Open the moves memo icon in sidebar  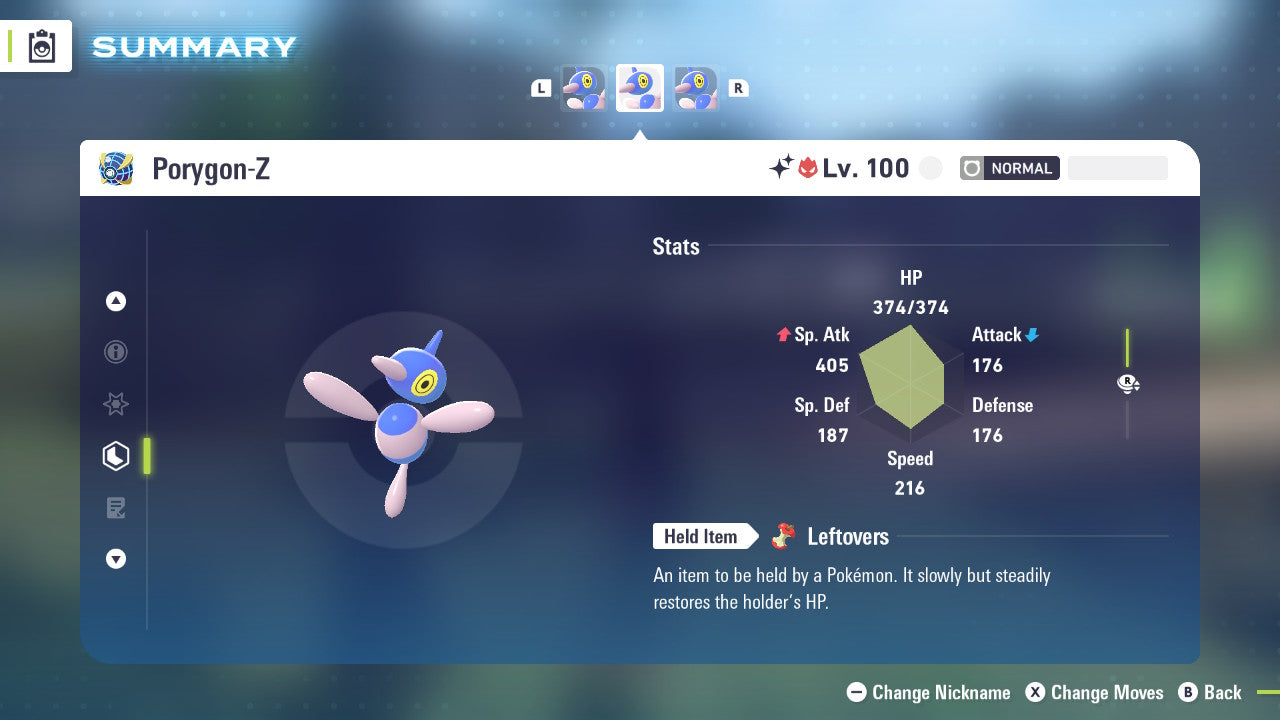tap(116, 508)
